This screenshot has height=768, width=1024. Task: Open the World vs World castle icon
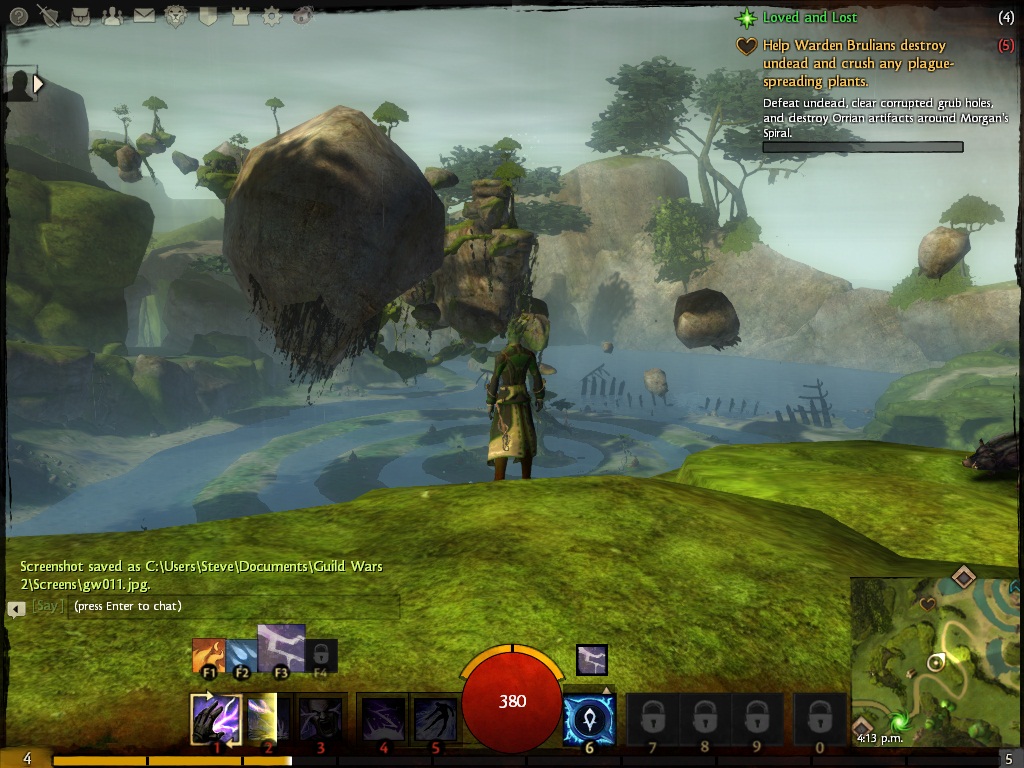pyautogui.click(x=239, y=16)
